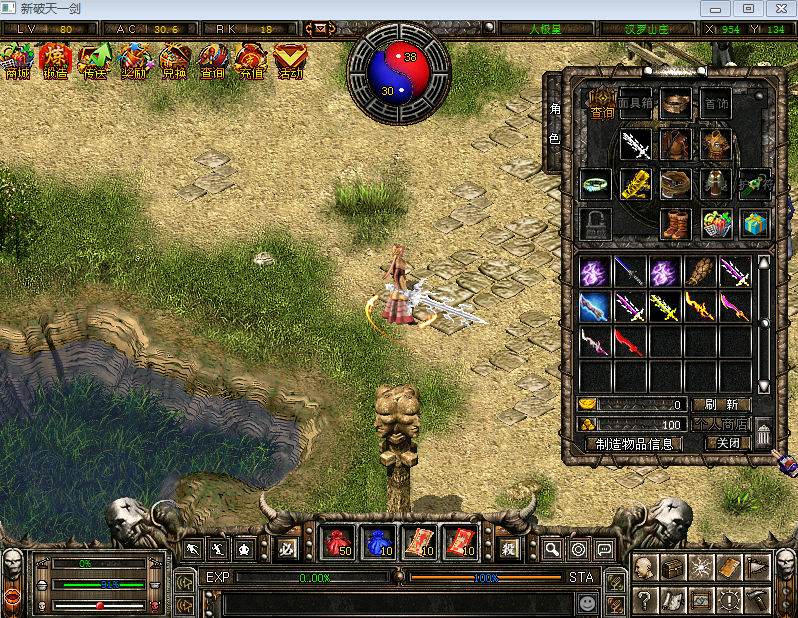Open the 锻造 forging menu
798x618 pixels.
point(56,62)
